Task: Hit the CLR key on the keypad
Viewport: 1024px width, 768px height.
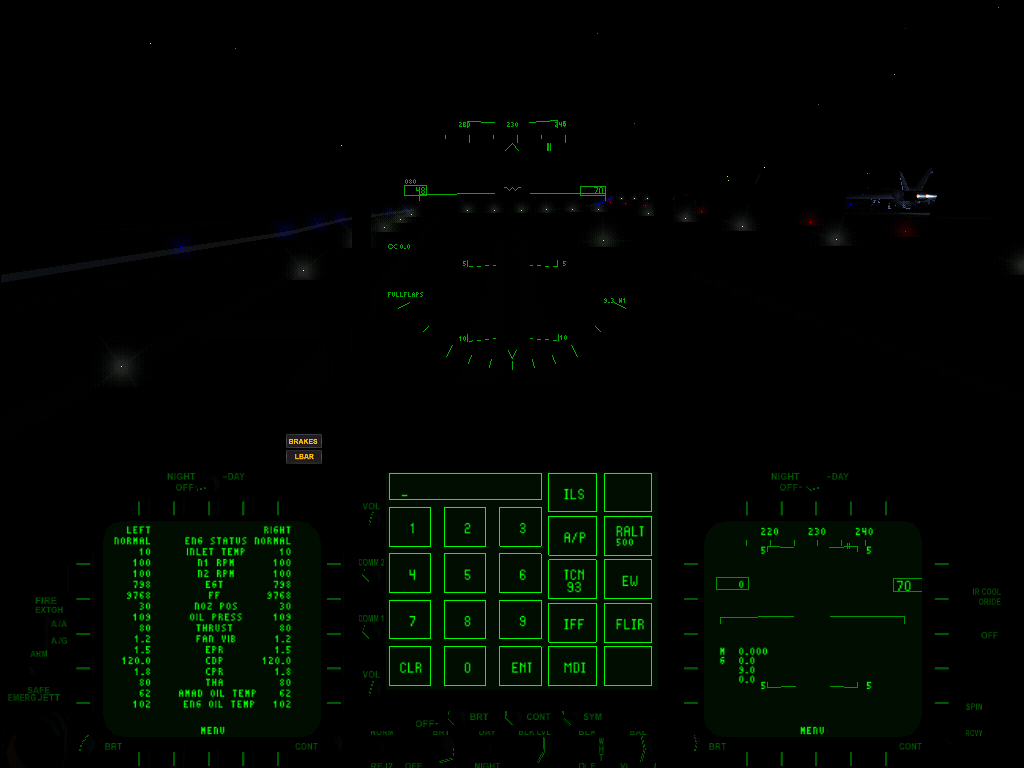Action: coord(410,667)
